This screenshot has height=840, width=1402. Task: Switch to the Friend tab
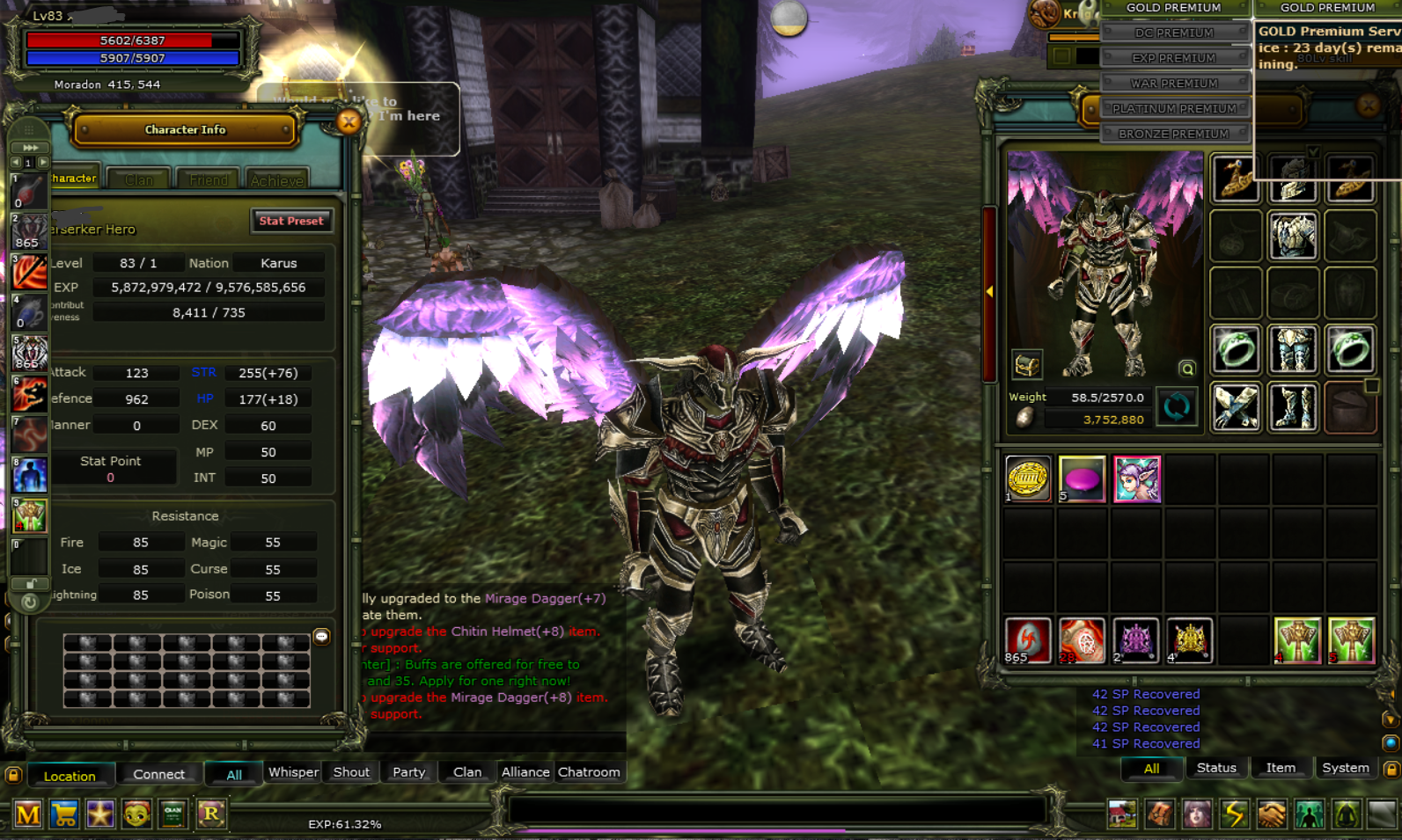[208, 179]
